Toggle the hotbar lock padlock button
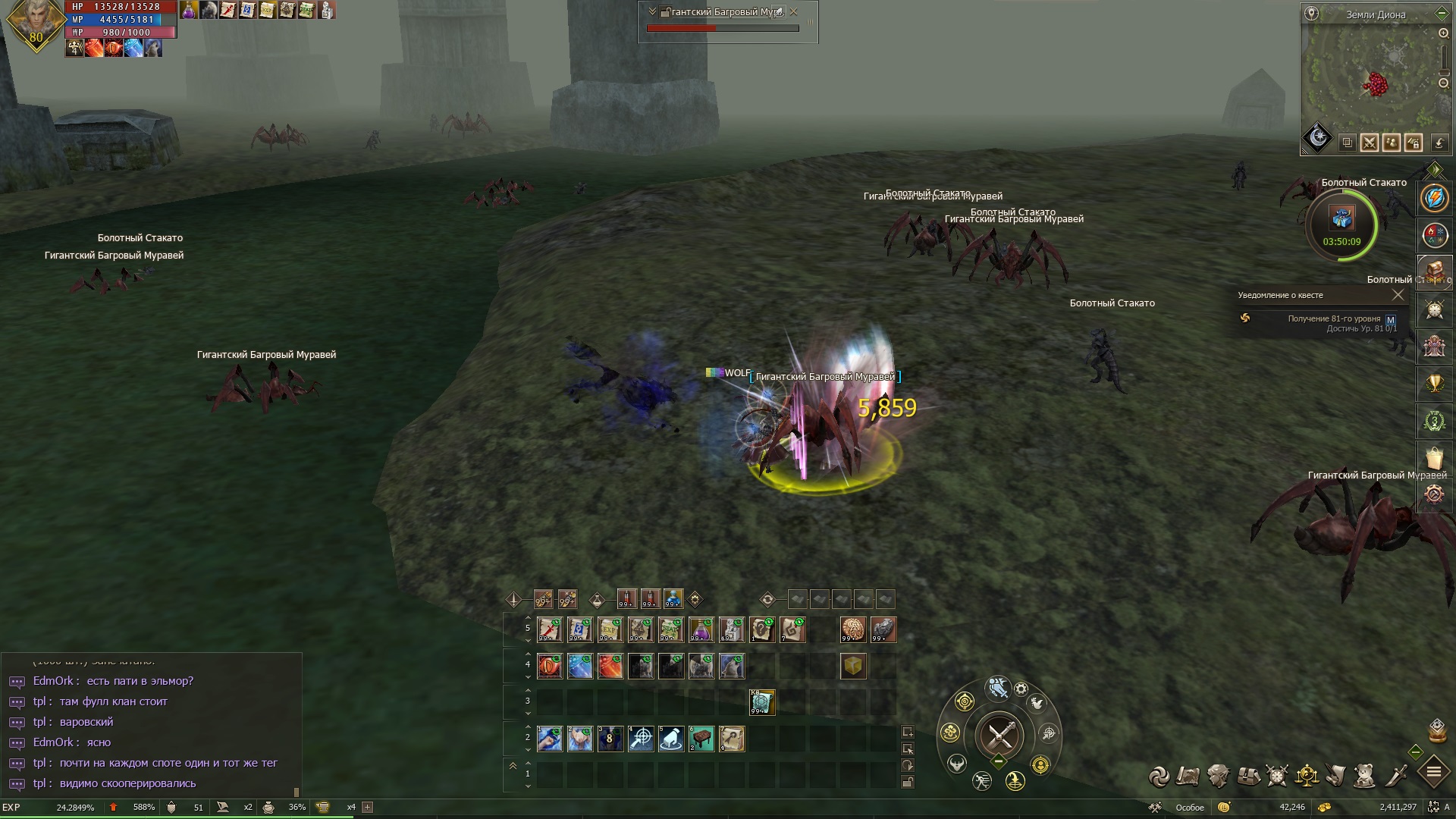 [907, 782]
